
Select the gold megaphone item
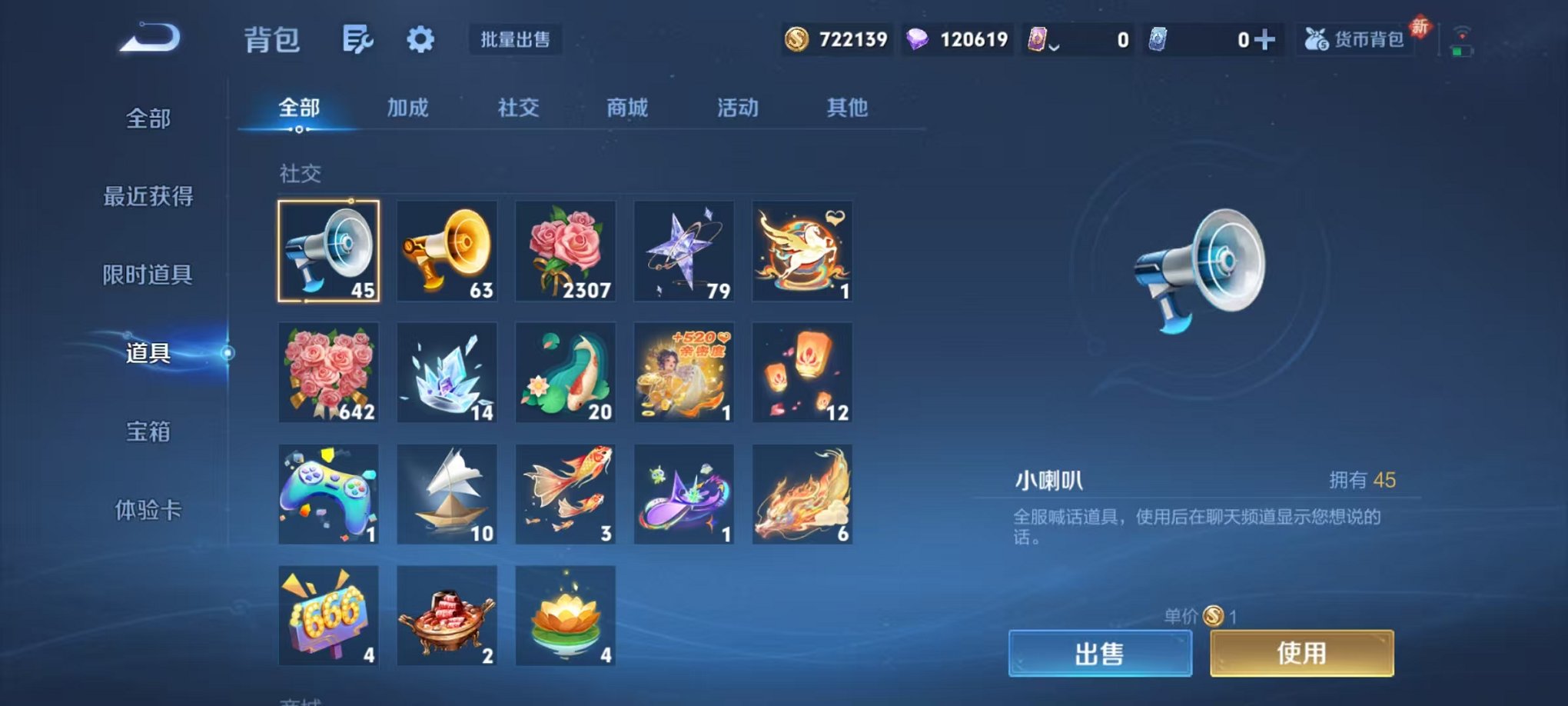pyautogui.click(x=447, y=251)
